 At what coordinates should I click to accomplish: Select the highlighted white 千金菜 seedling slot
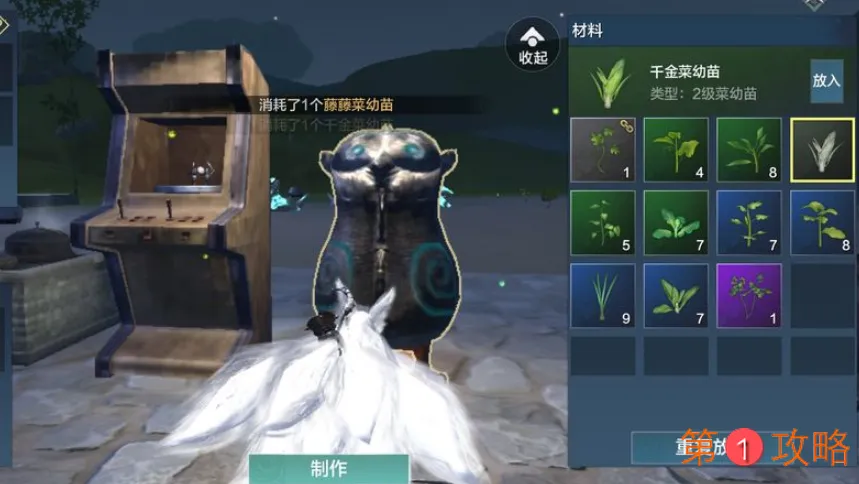coord(822,150)
